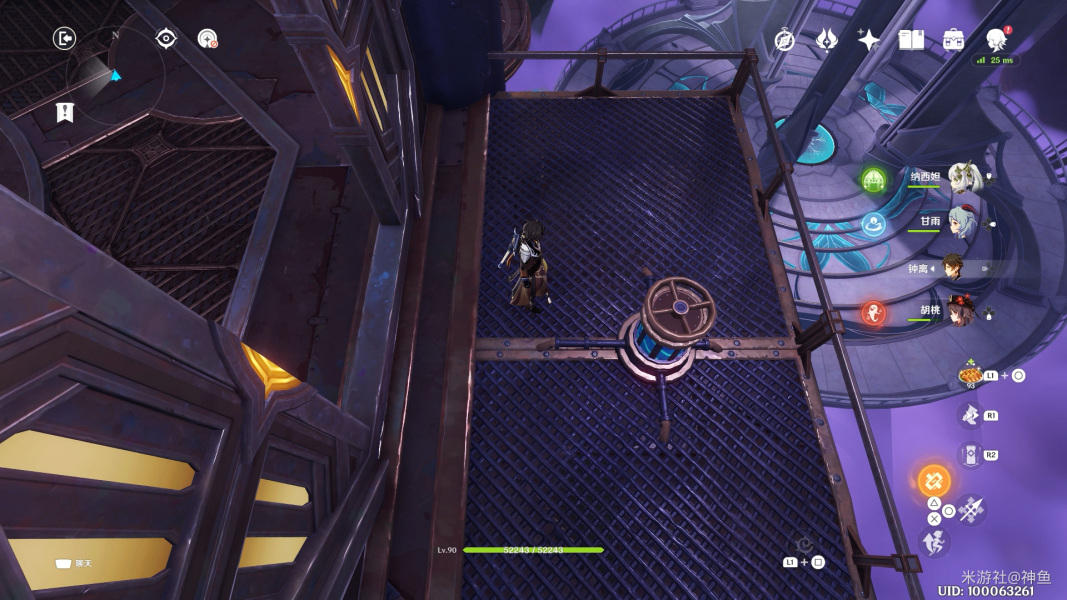Screen dimensions: 1067x600
Task: Open the Paimon menu icon
Action: pyautogui.click(x=996, y=40)
